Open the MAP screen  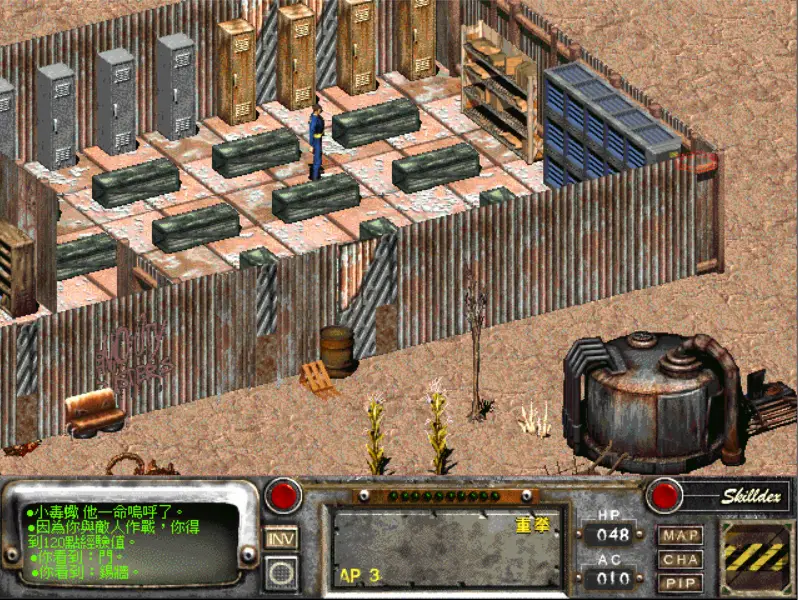click(679, 536)
